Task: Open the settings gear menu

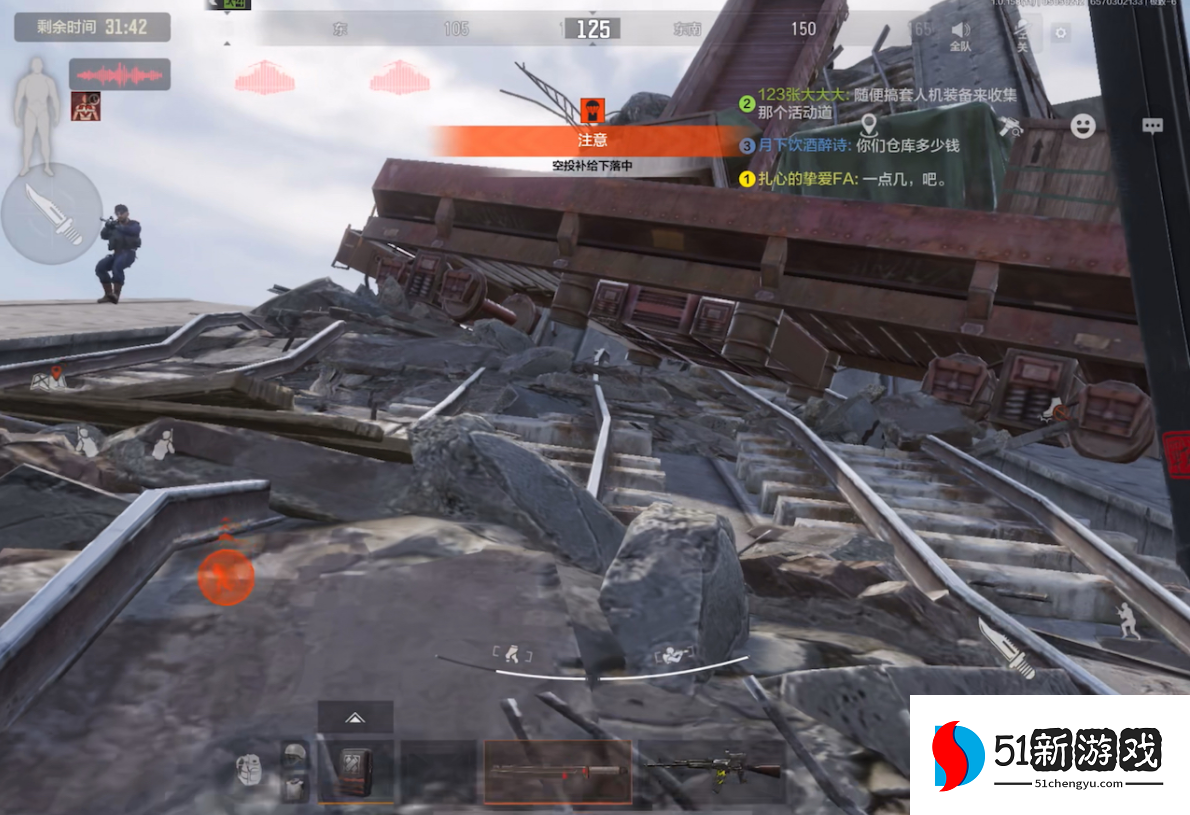Action: click(x=1060, y=33)
